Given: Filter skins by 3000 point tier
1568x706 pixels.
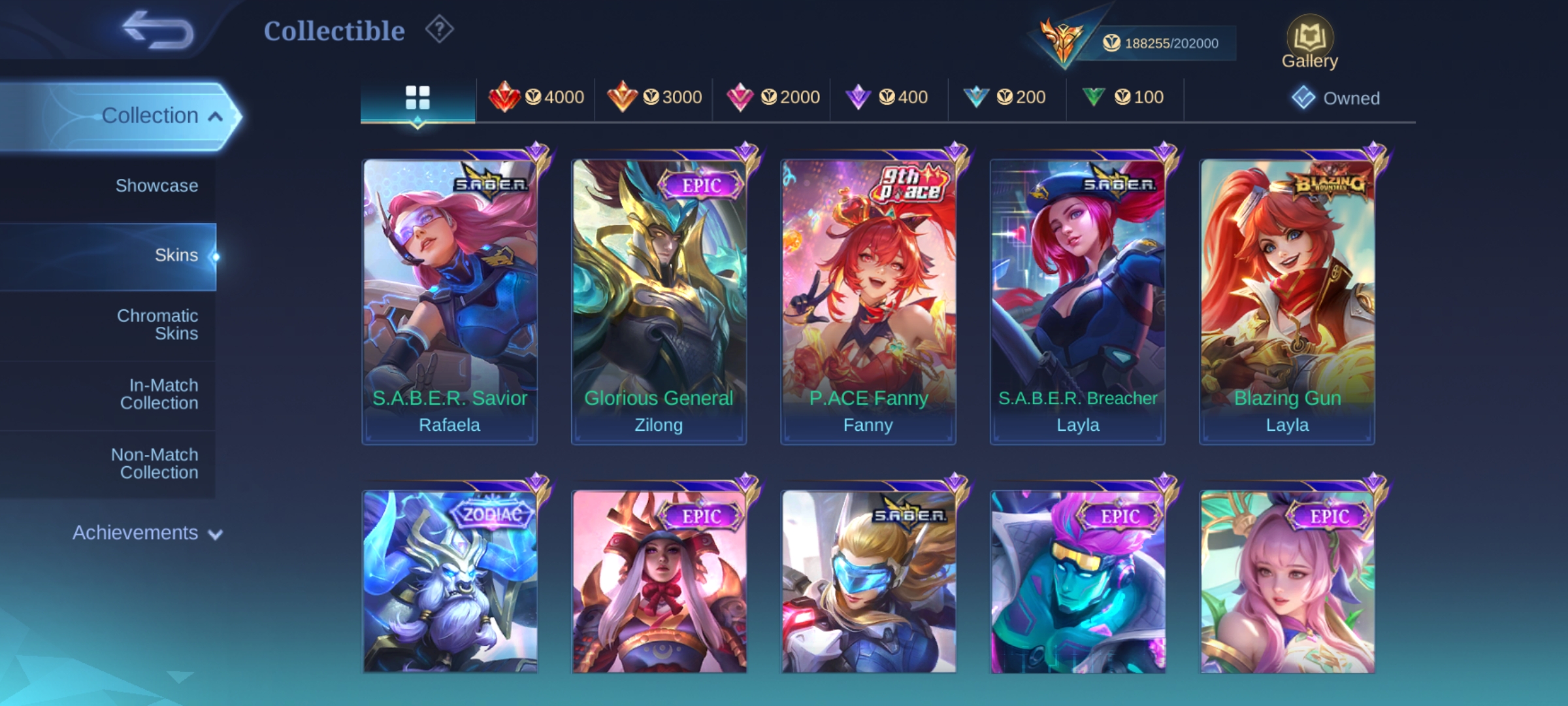Looking at the screenshot, I should coord(655,97).
